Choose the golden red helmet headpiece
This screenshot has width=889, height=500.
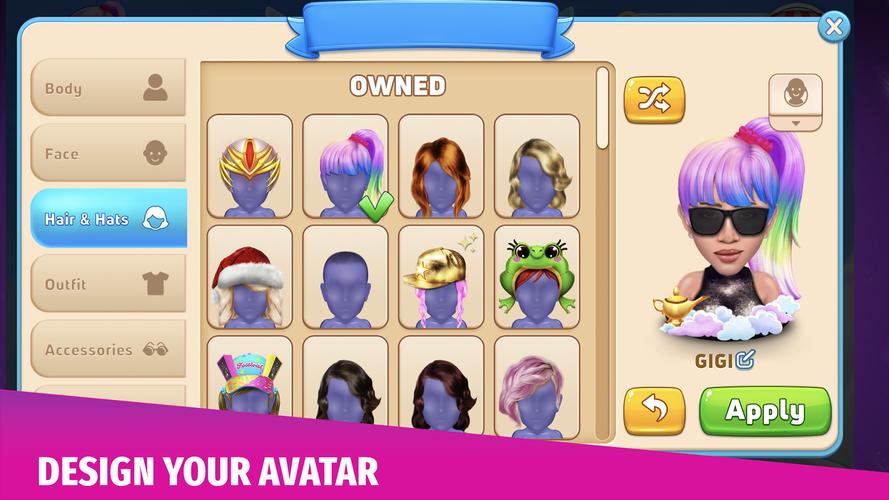coord(250,166)
